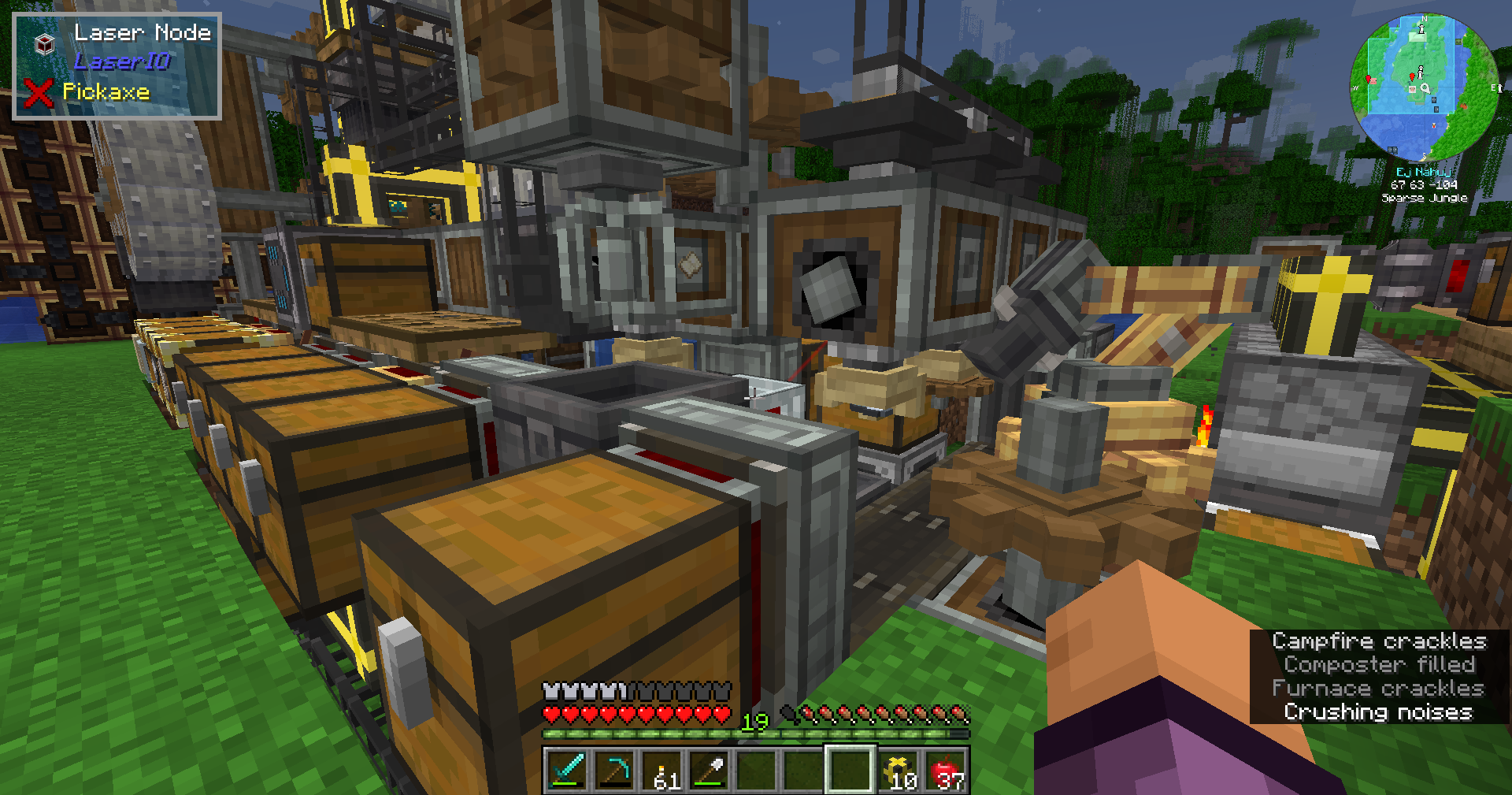Click the golden bottle stack of 61
Image resolution: width=1512 pixels, height=795 pixels.
659,768
